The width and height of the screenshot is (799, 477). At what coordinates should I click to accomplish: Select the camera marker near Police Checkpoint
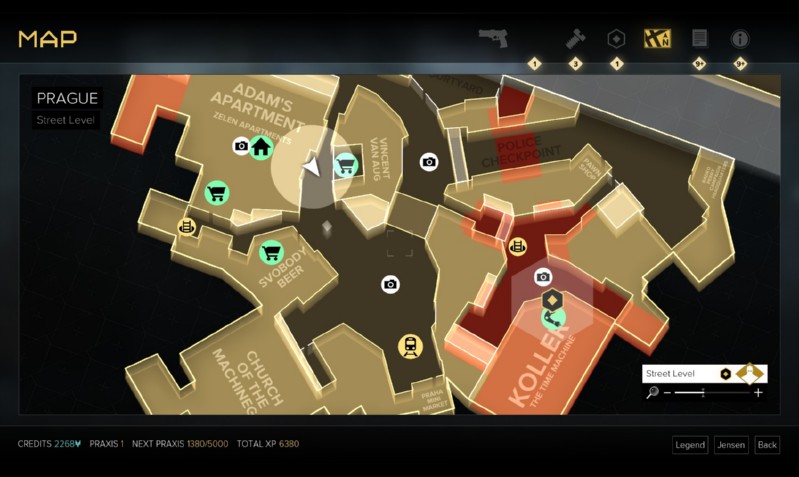[x=429, y=161]
